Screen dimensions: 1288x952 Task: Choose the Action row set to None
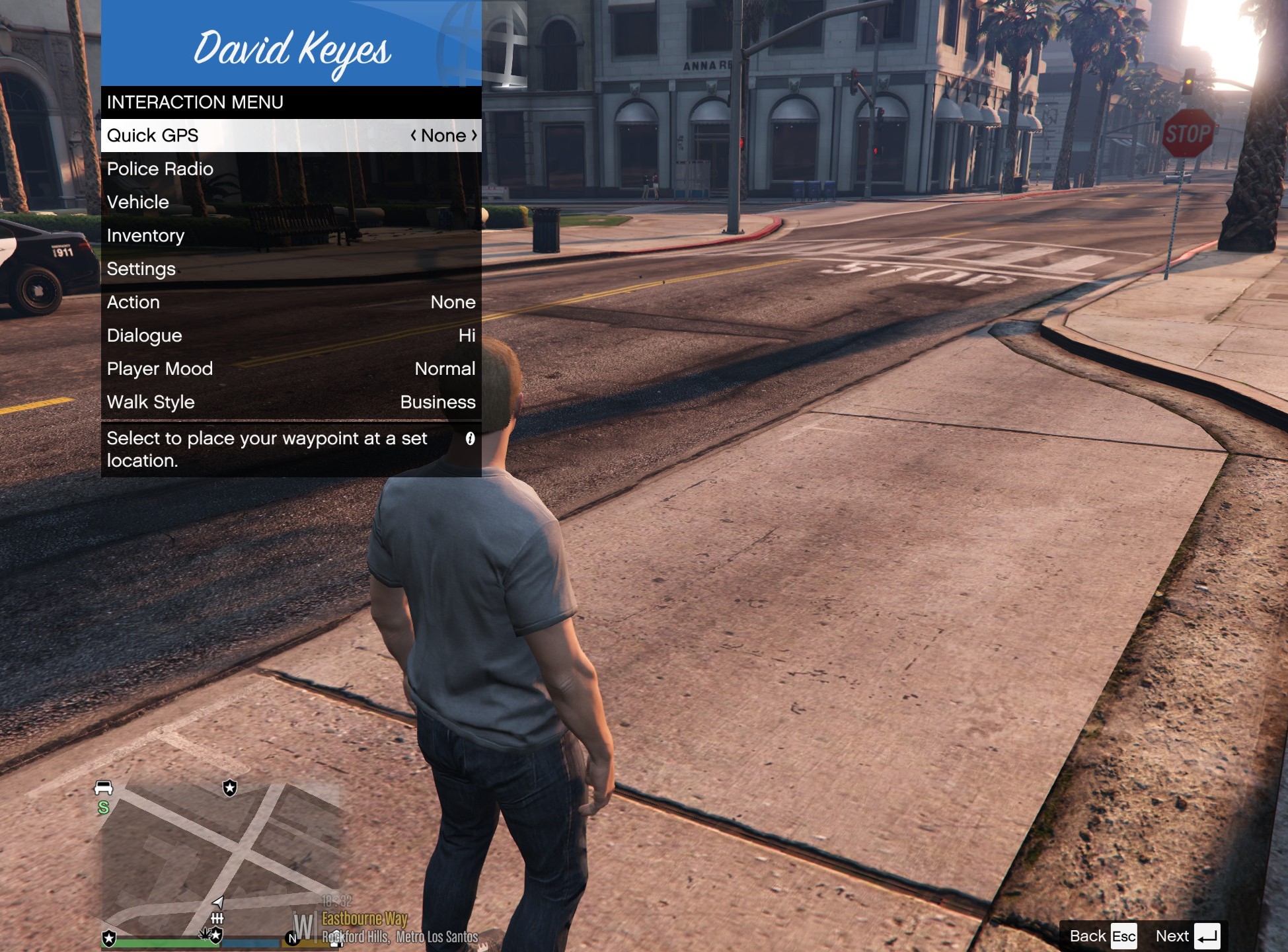point(291,302)
